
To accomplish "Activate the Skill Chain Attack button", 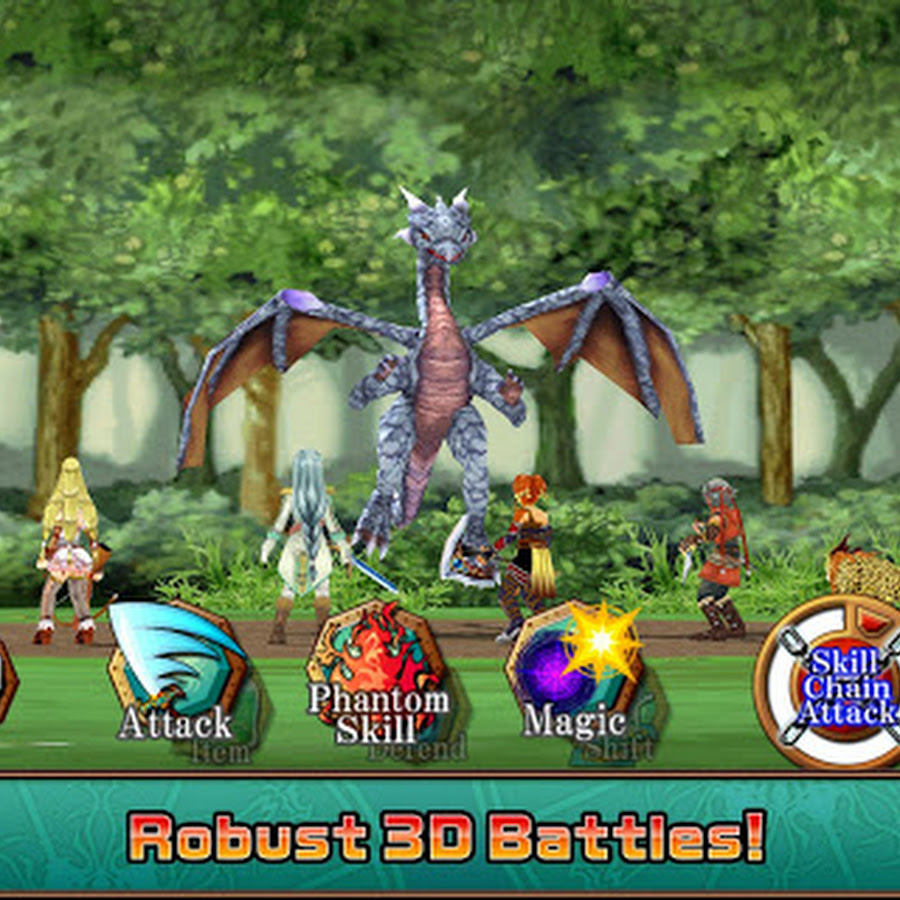I will point(838,683).
